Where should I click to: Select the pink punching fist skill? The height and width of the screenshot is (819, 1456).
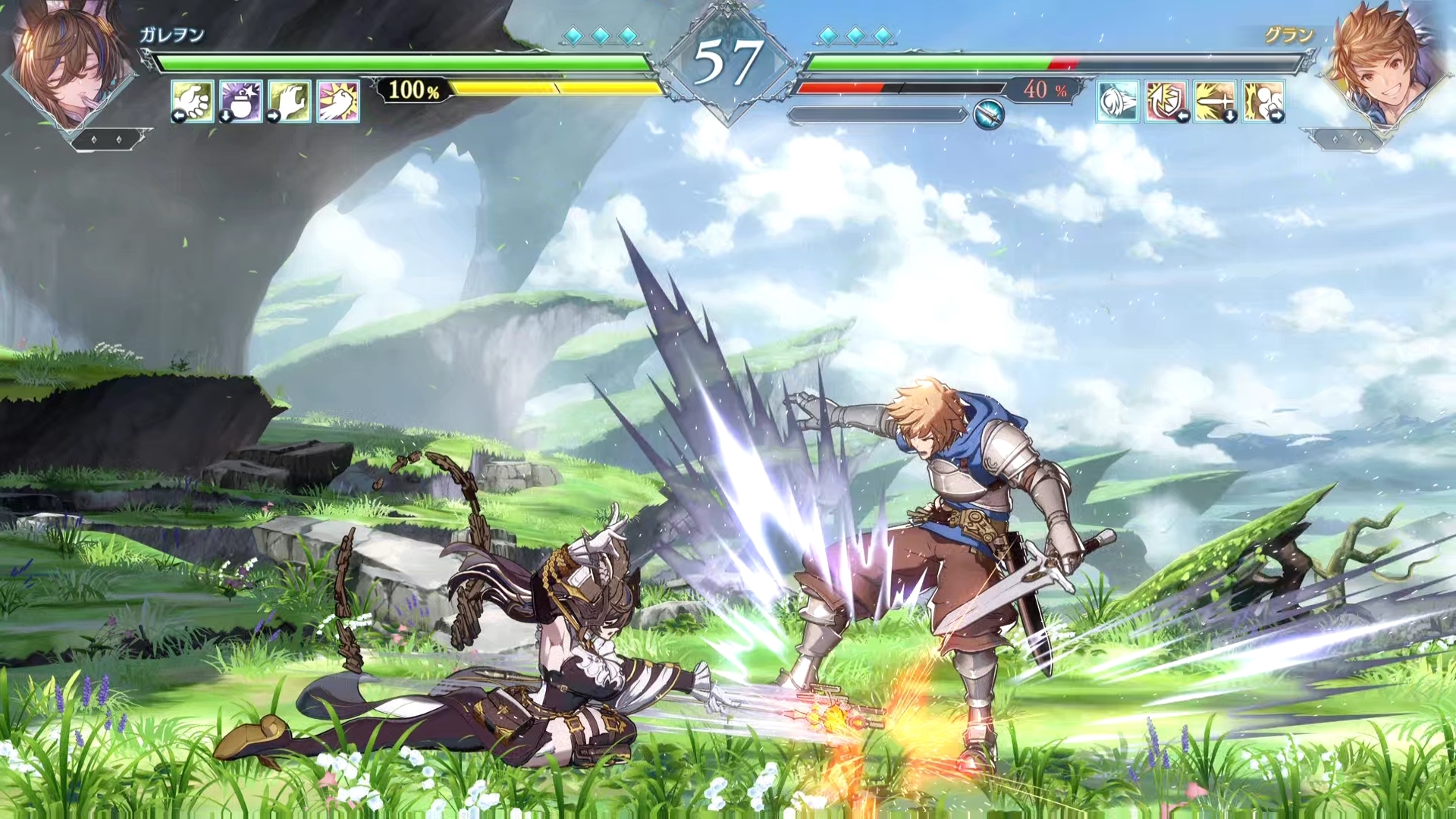[x=338, y=101]
